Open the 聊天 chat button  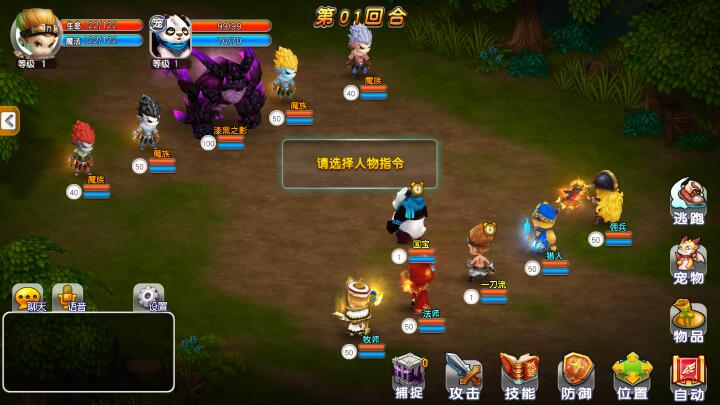pos(30,297)
